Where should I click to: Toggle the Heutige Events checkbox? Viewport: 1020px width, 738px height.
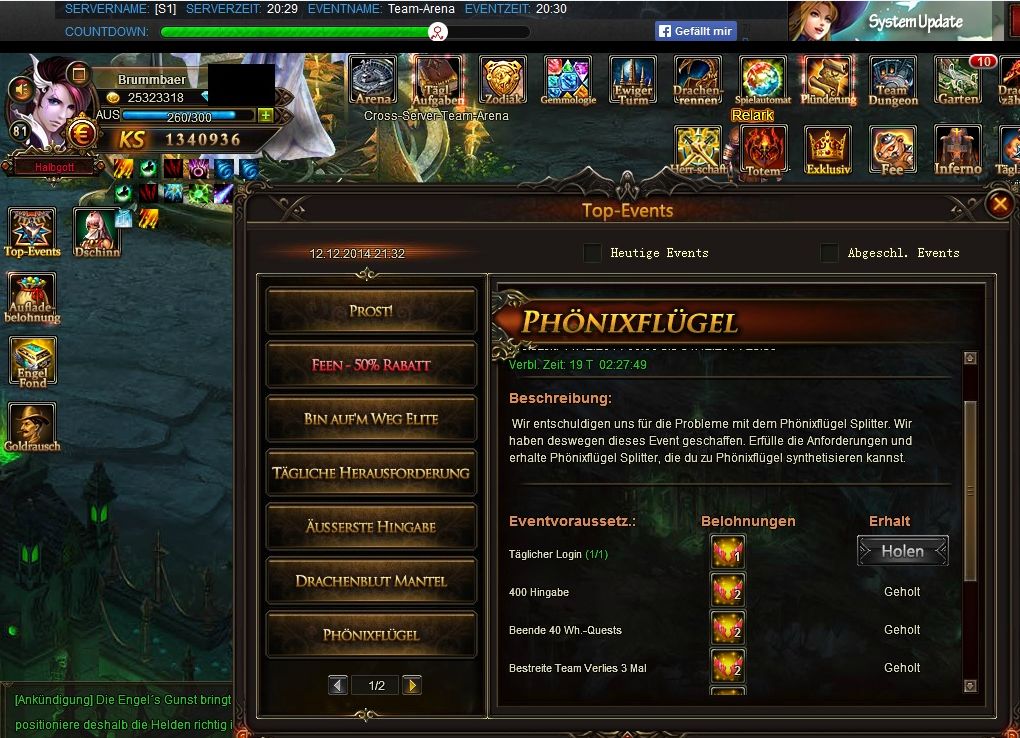(x=593, y=253)
